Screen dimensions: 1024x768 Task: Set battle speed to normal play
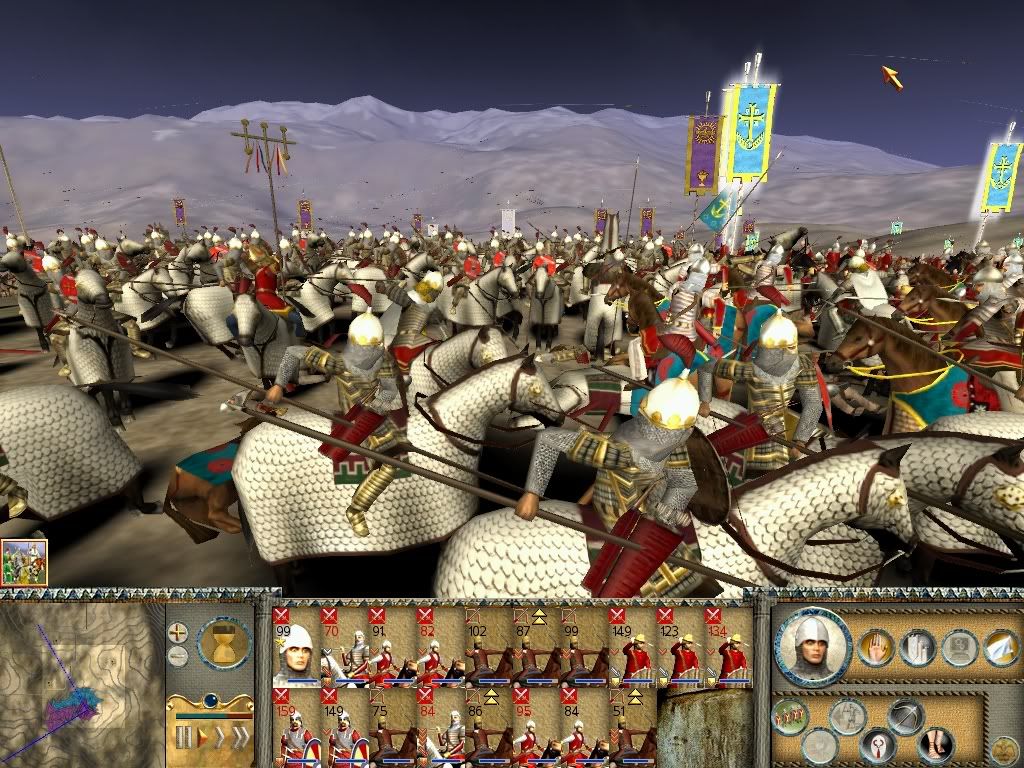point(204,738)
